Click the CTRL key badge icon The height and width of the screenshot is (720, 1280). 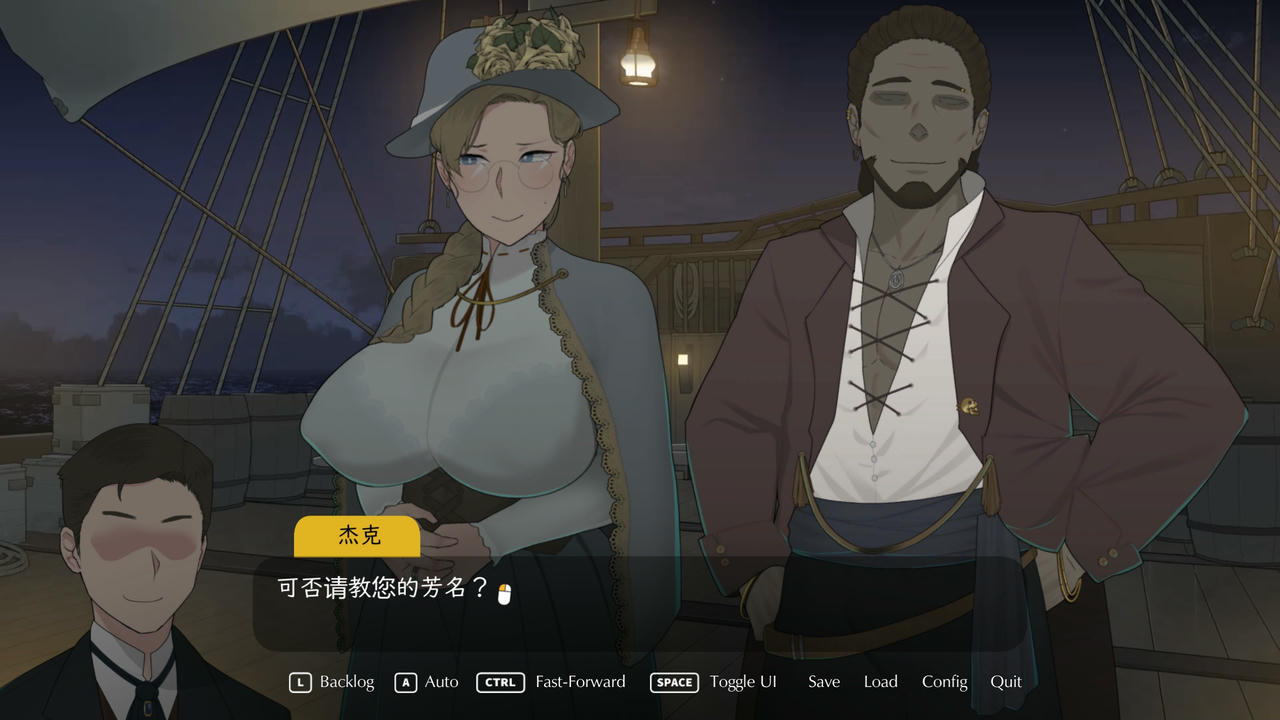500,682
